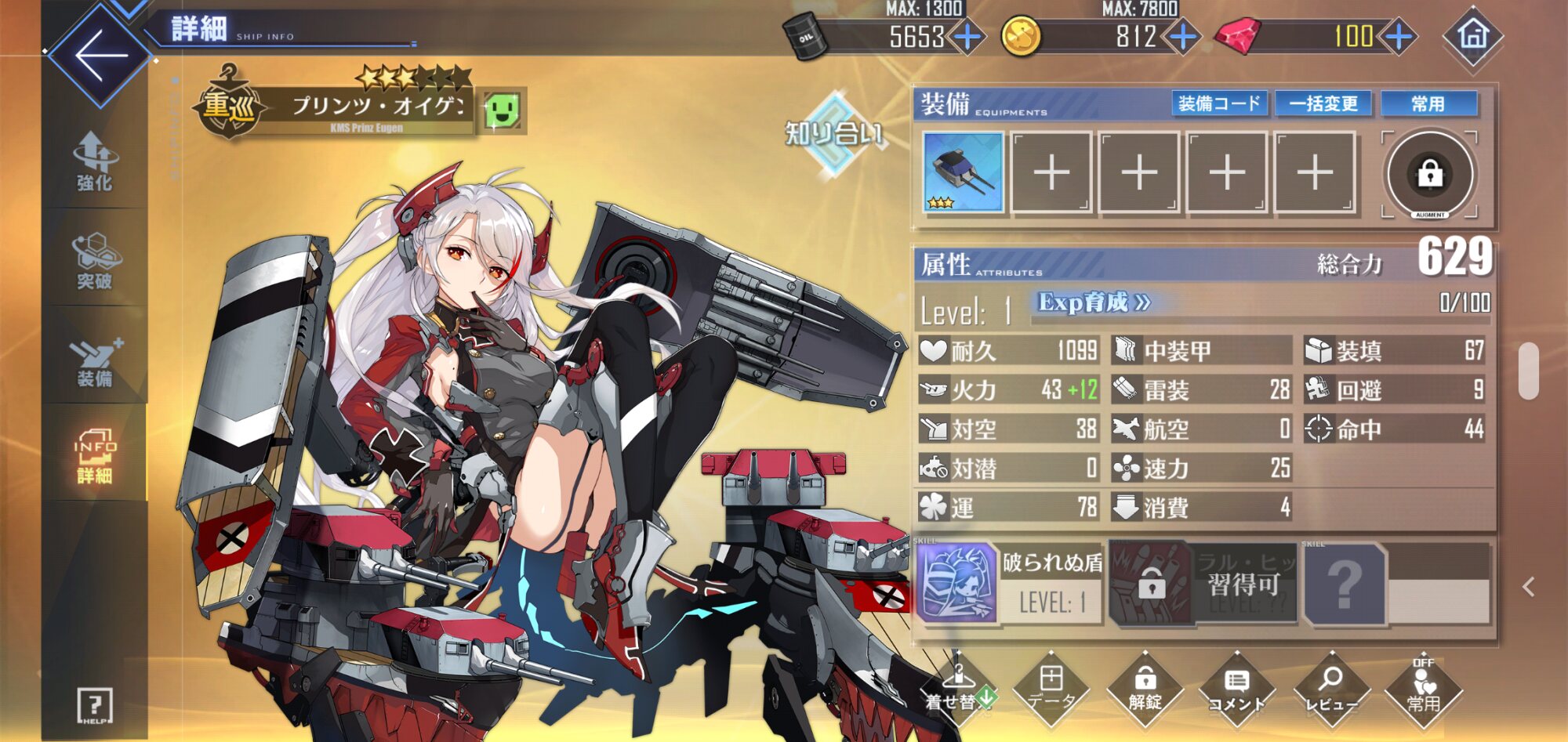The width and height of the screenshot is (1568, 742).
Task: View the 破られぬ盾 skill
Action: pyautogui.click(x=1010, y=584)
